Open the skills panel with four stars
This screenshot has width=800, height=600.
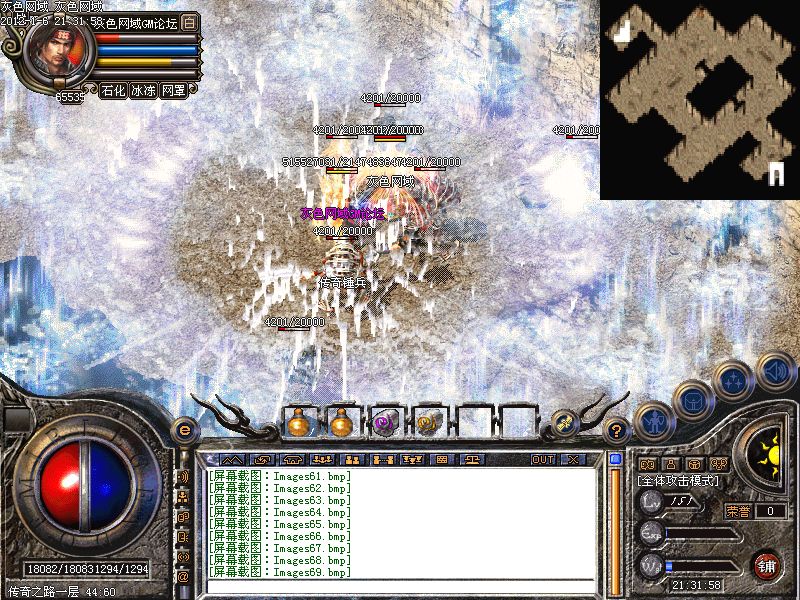(x=733, y=379)
